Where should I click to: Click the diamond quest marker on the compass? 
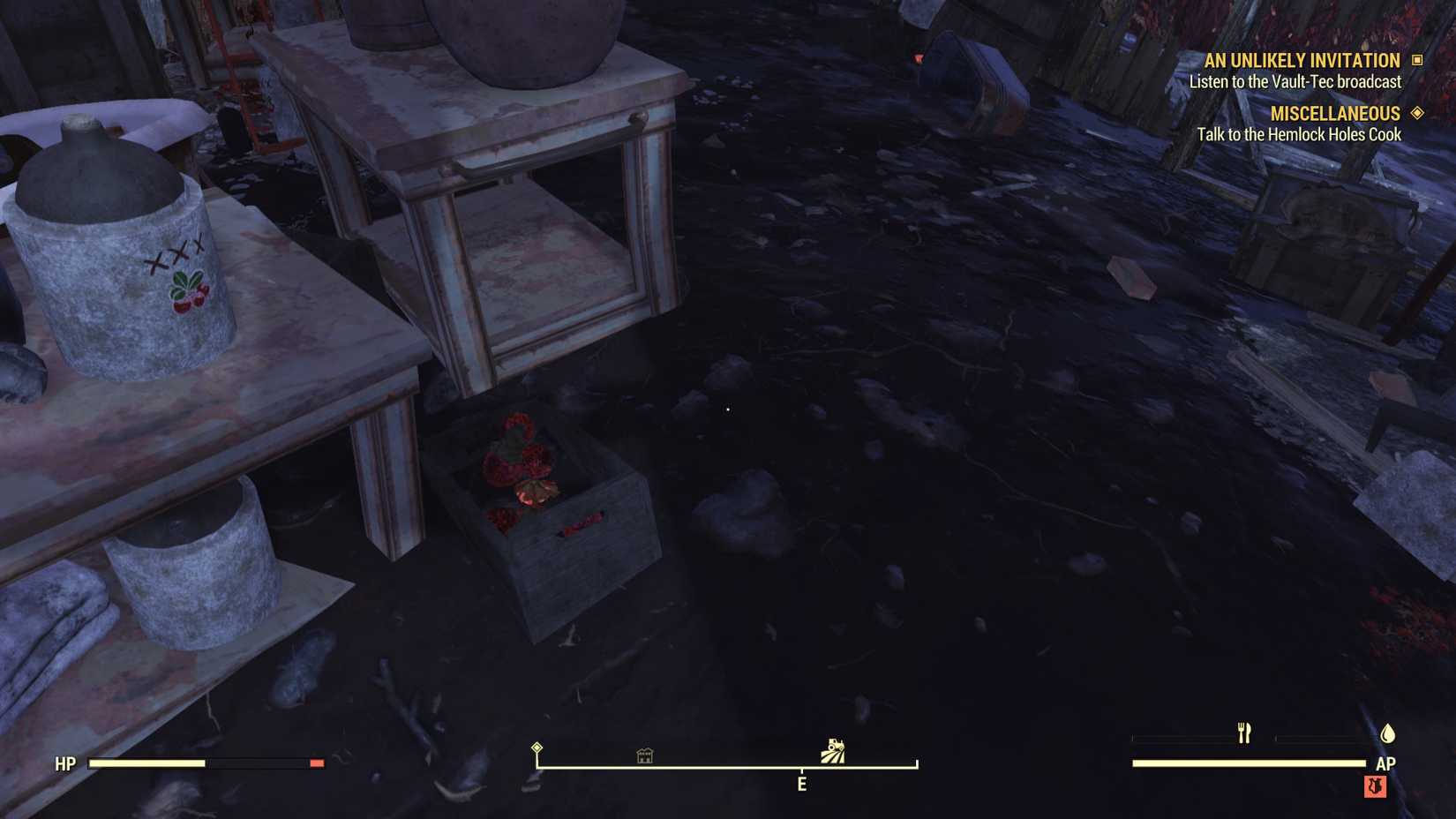(x=537, y=748)
